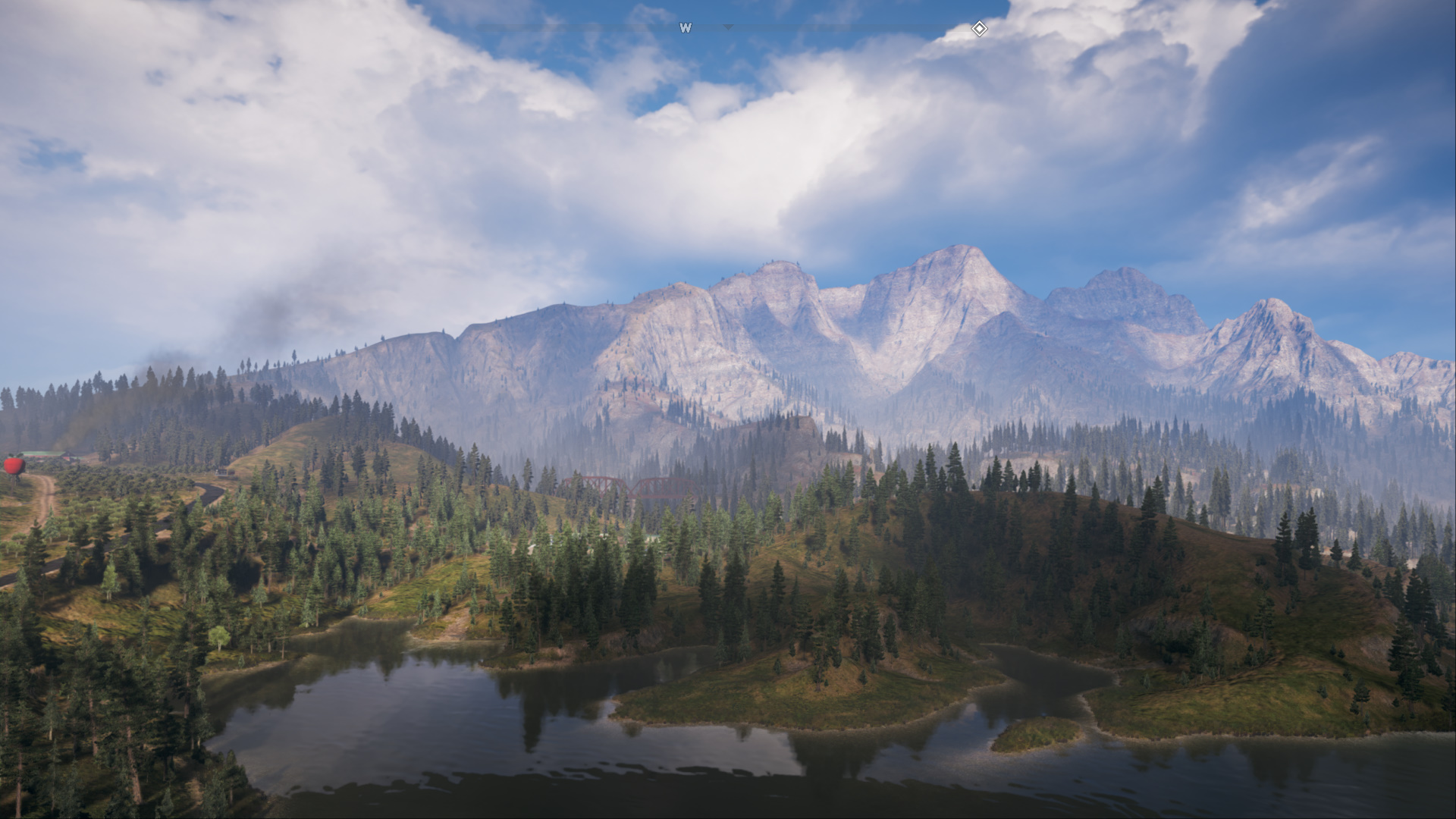
Task: Select the W heading on the compass bar
Action: (x=686, y=28)
